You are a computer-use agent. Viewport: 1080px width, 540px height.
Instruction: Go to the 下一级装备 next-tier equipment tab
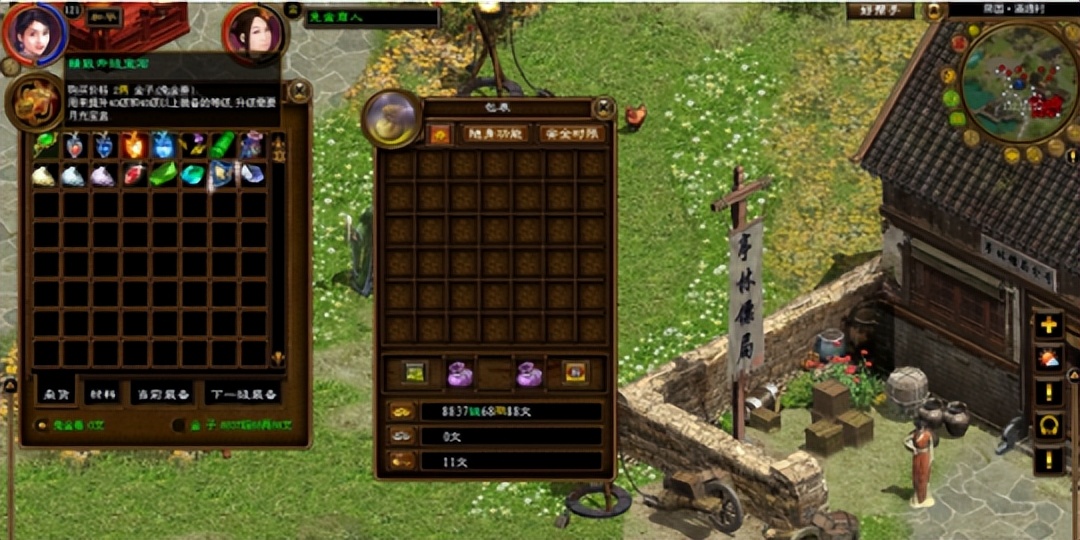[x=243, y=394]
